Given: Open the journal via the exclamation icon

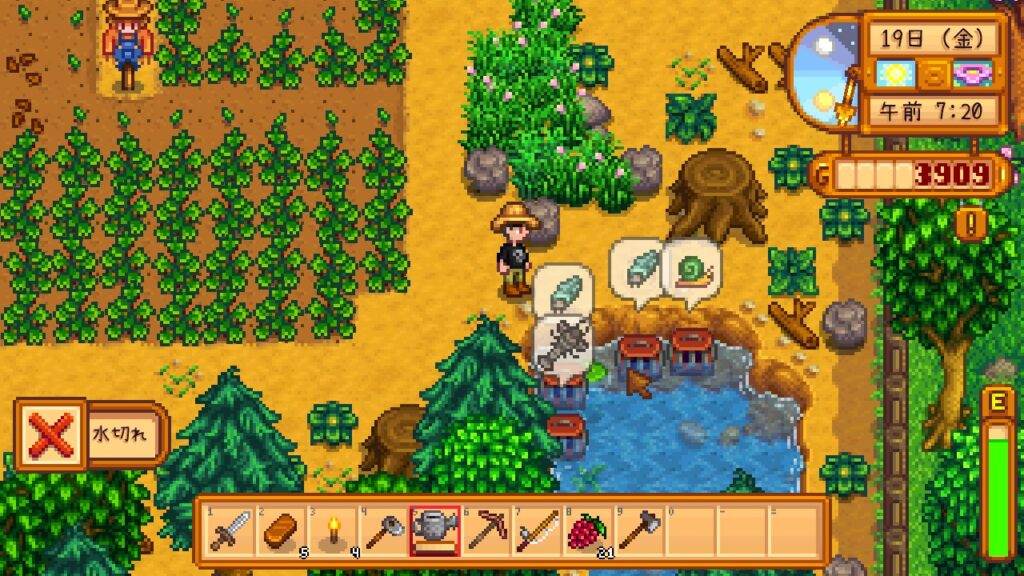Looking at the screenshot, I should coord(968,222).
